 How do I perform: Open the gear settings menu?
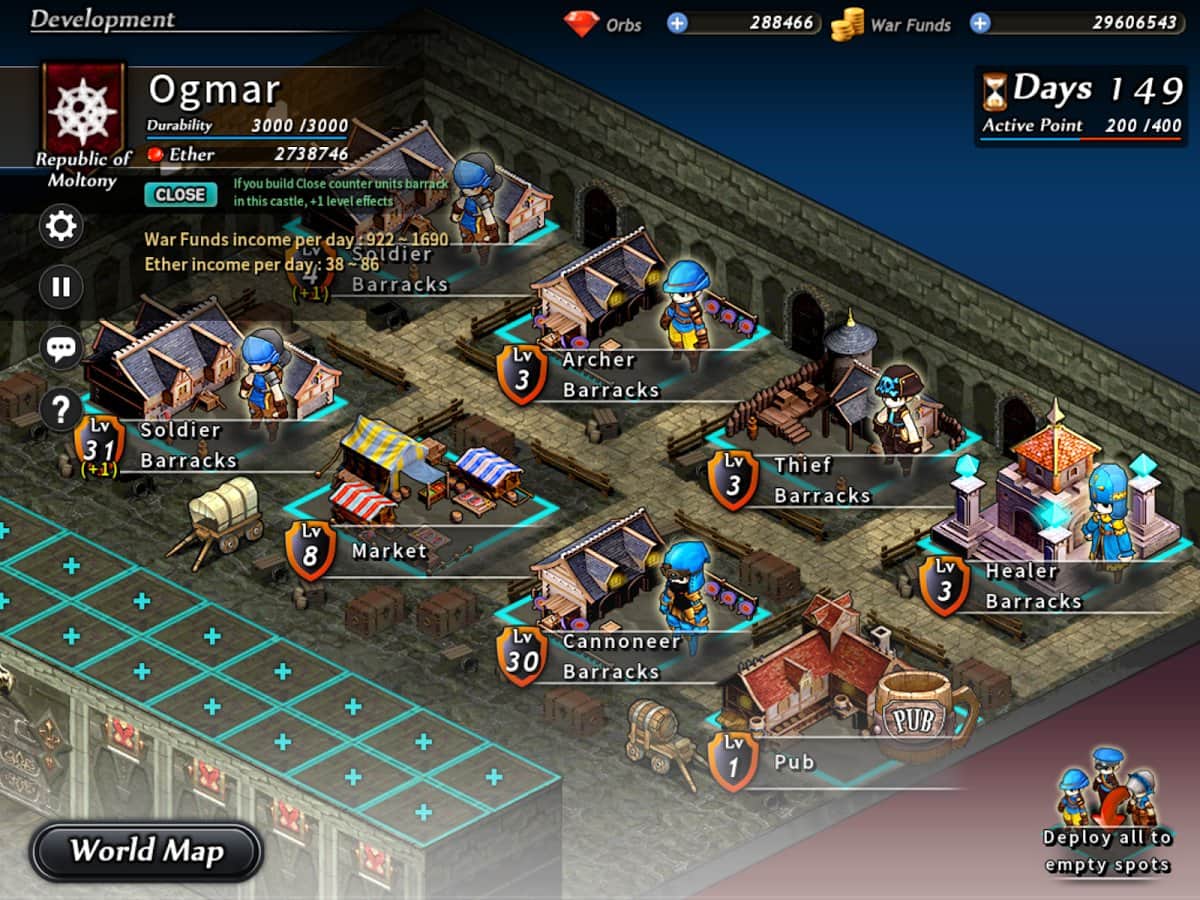[x=61, y=227]
